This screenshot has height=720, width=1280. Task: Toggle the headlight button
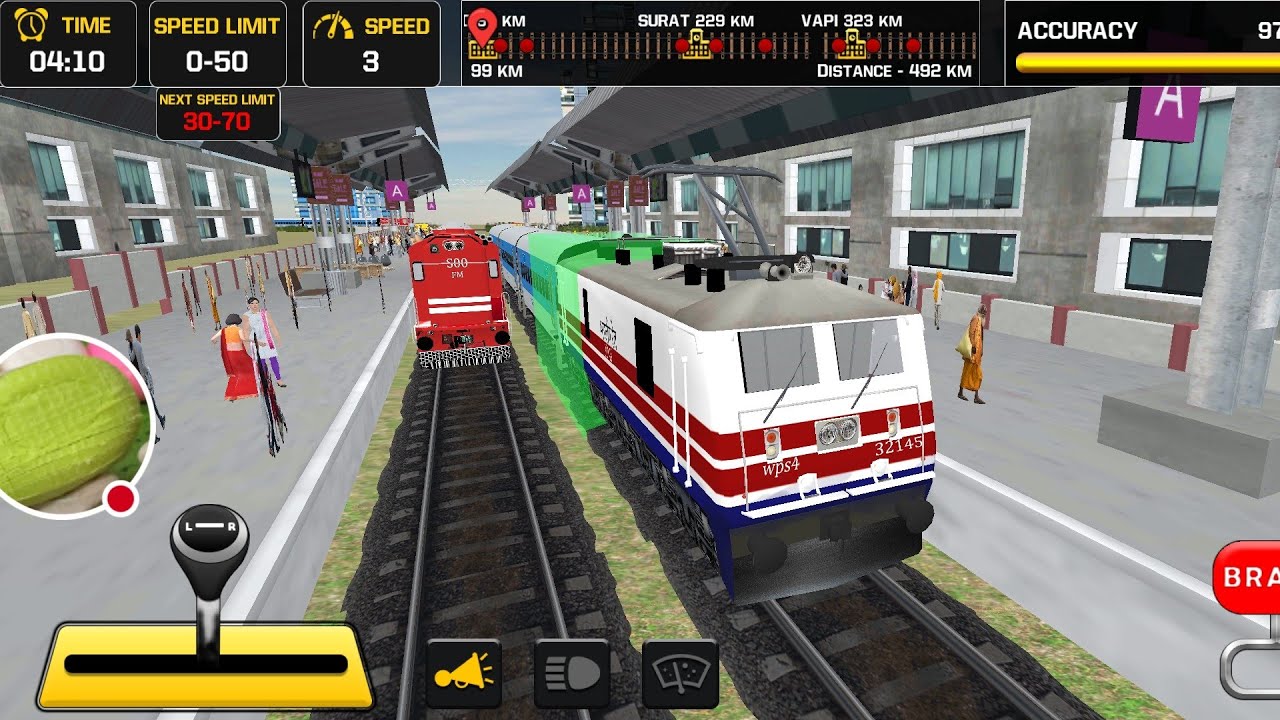click(572, 674)
